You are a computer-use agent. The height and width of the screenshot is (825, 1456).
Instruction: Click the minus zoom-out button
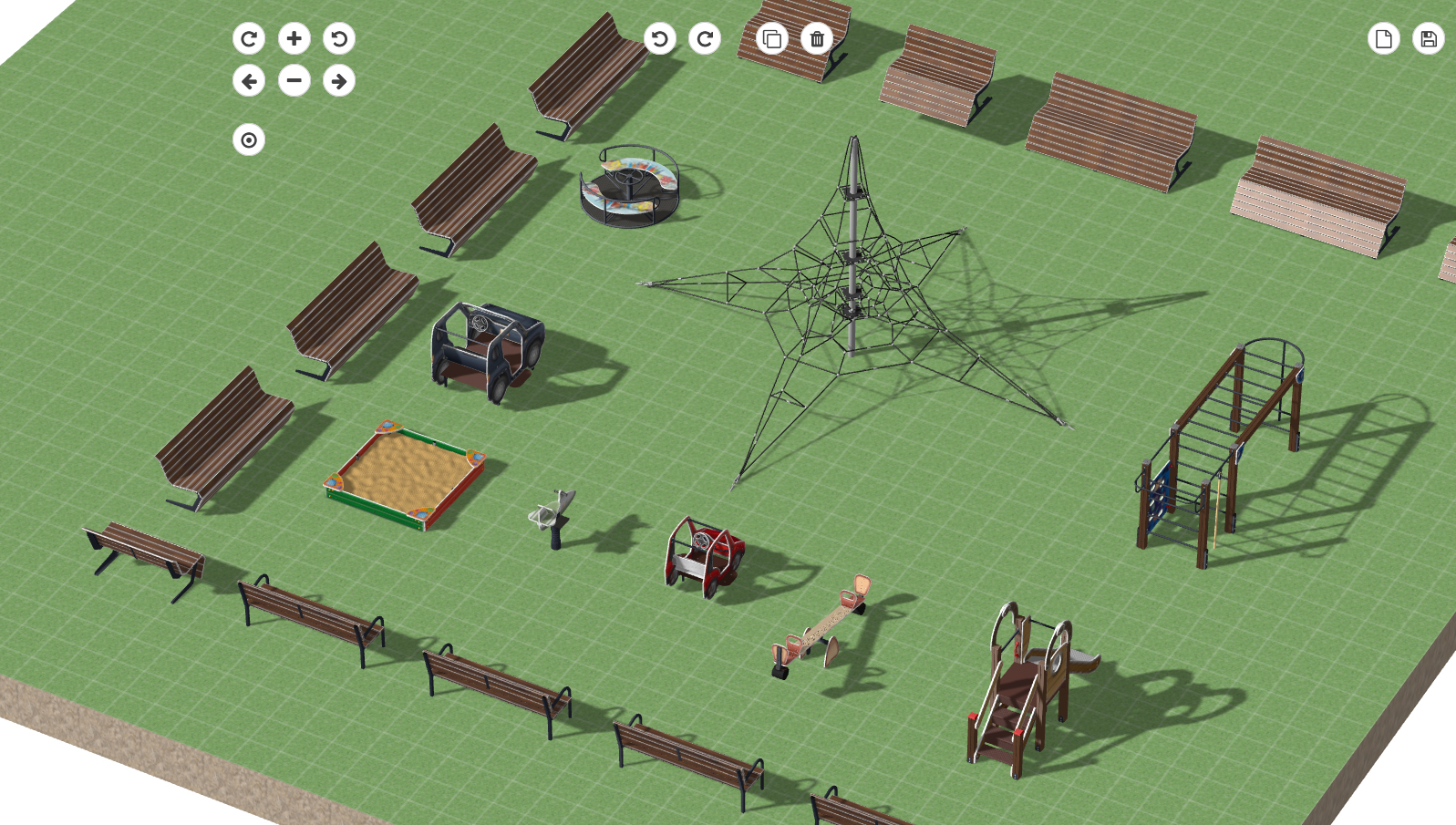[294, 81]
